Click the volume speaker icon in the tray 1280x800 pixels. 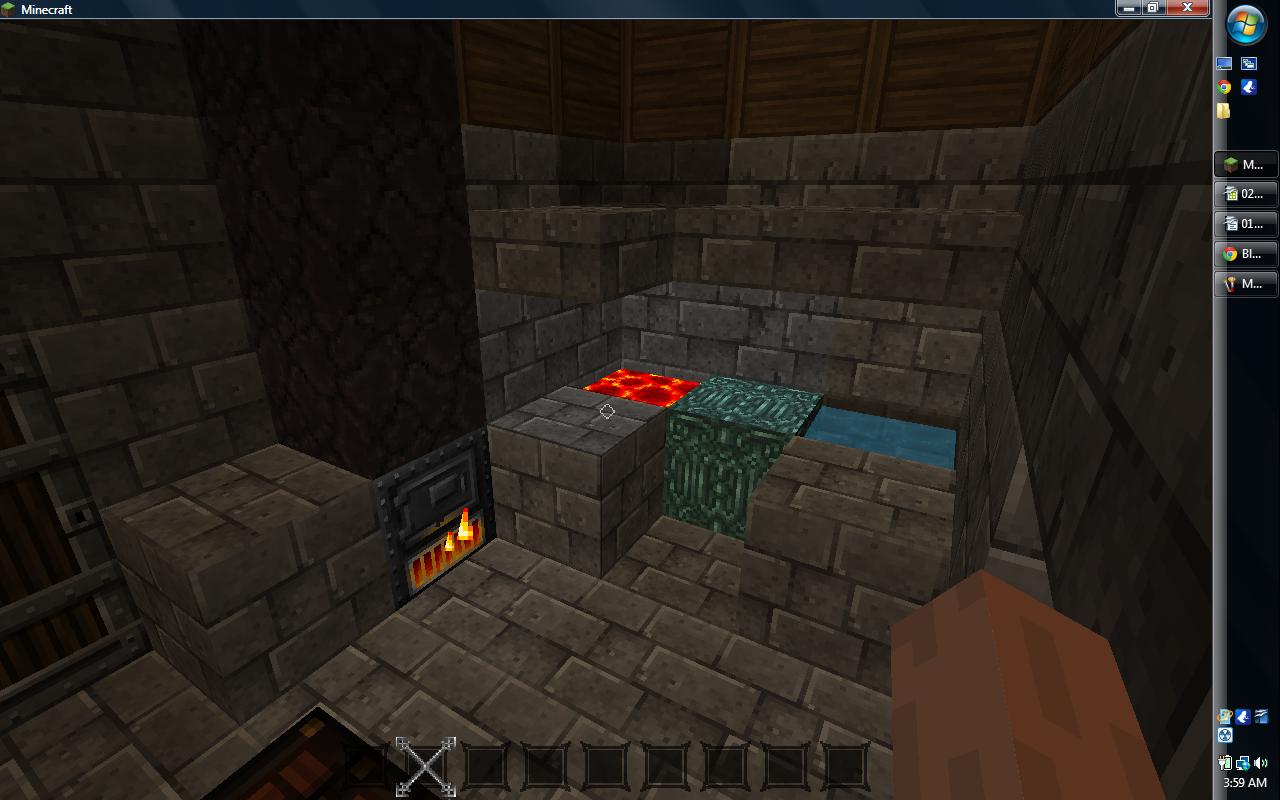[x=1260, y=762]
